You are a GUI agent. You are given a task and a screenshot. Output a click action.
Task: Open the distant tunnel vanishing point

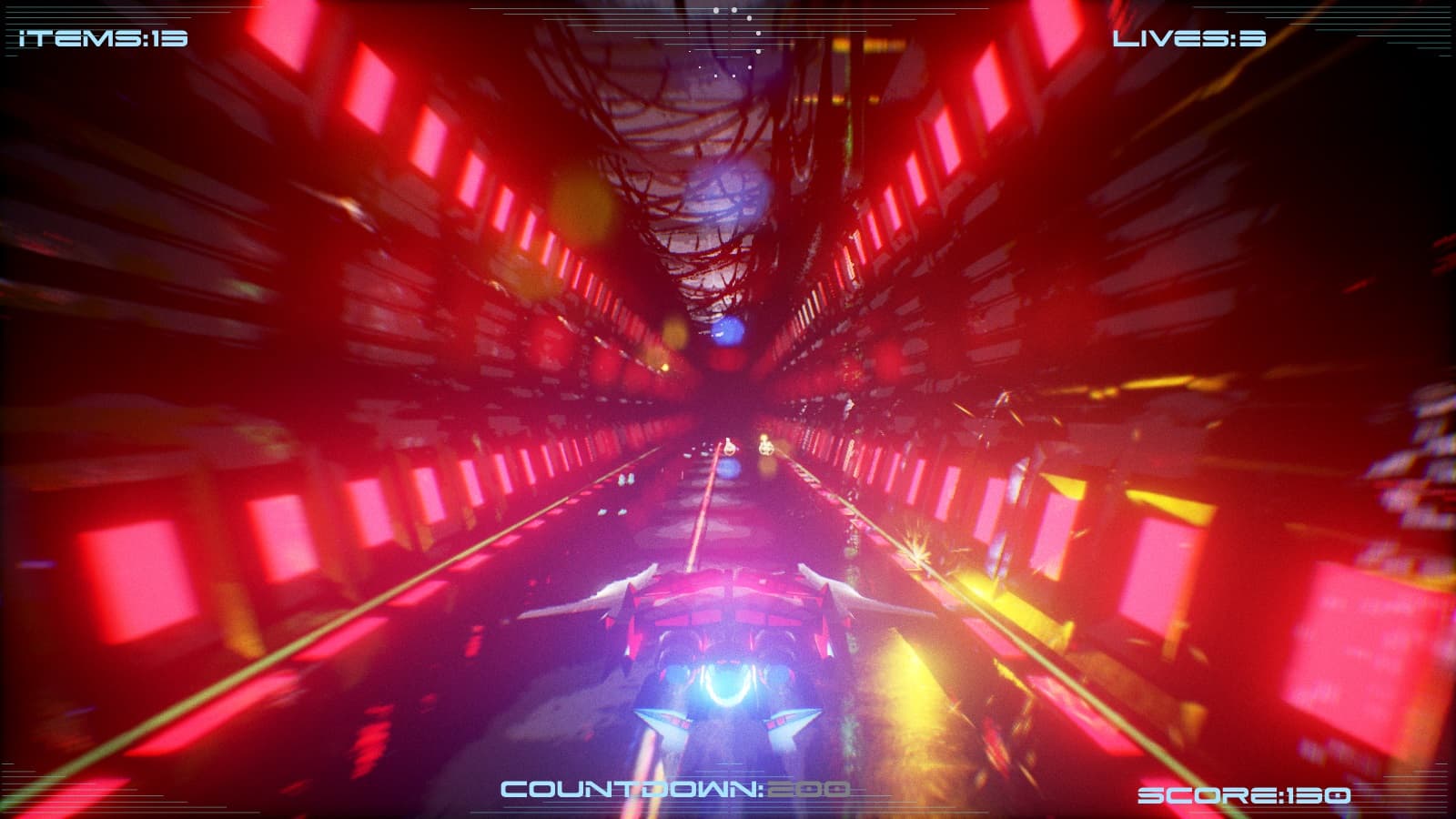click(x=728, y=400)
